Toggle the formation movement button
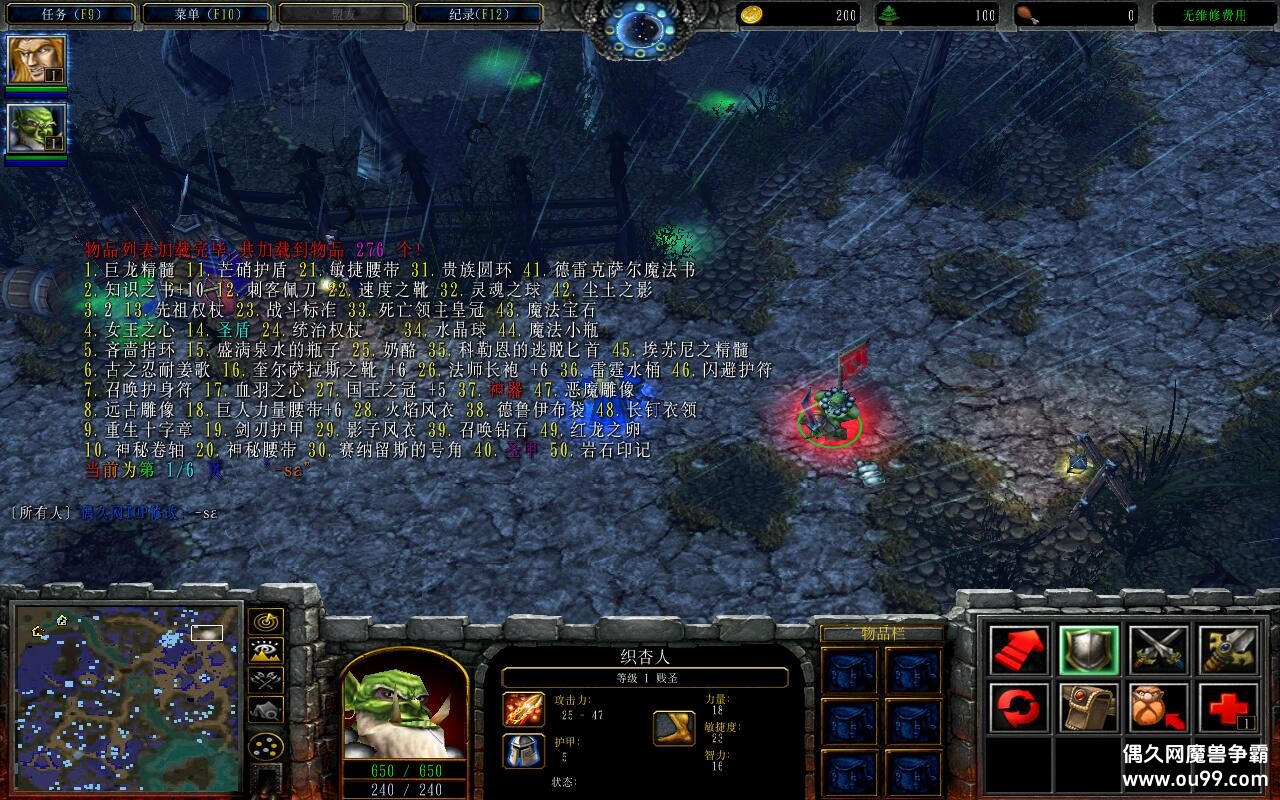Screen dimensions: 1280x800 [x=265, y=746]
